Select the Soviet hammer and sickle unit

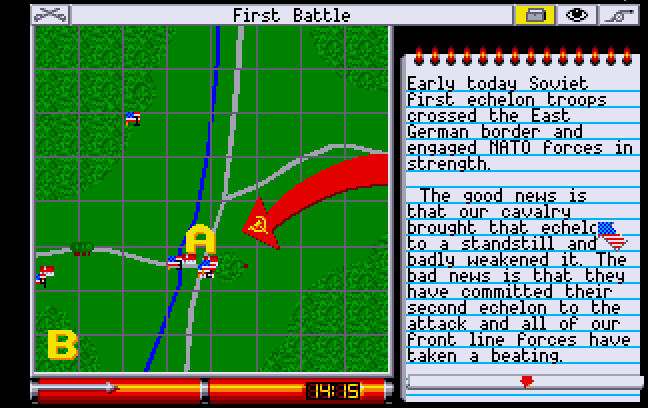(x=258, y=225)
